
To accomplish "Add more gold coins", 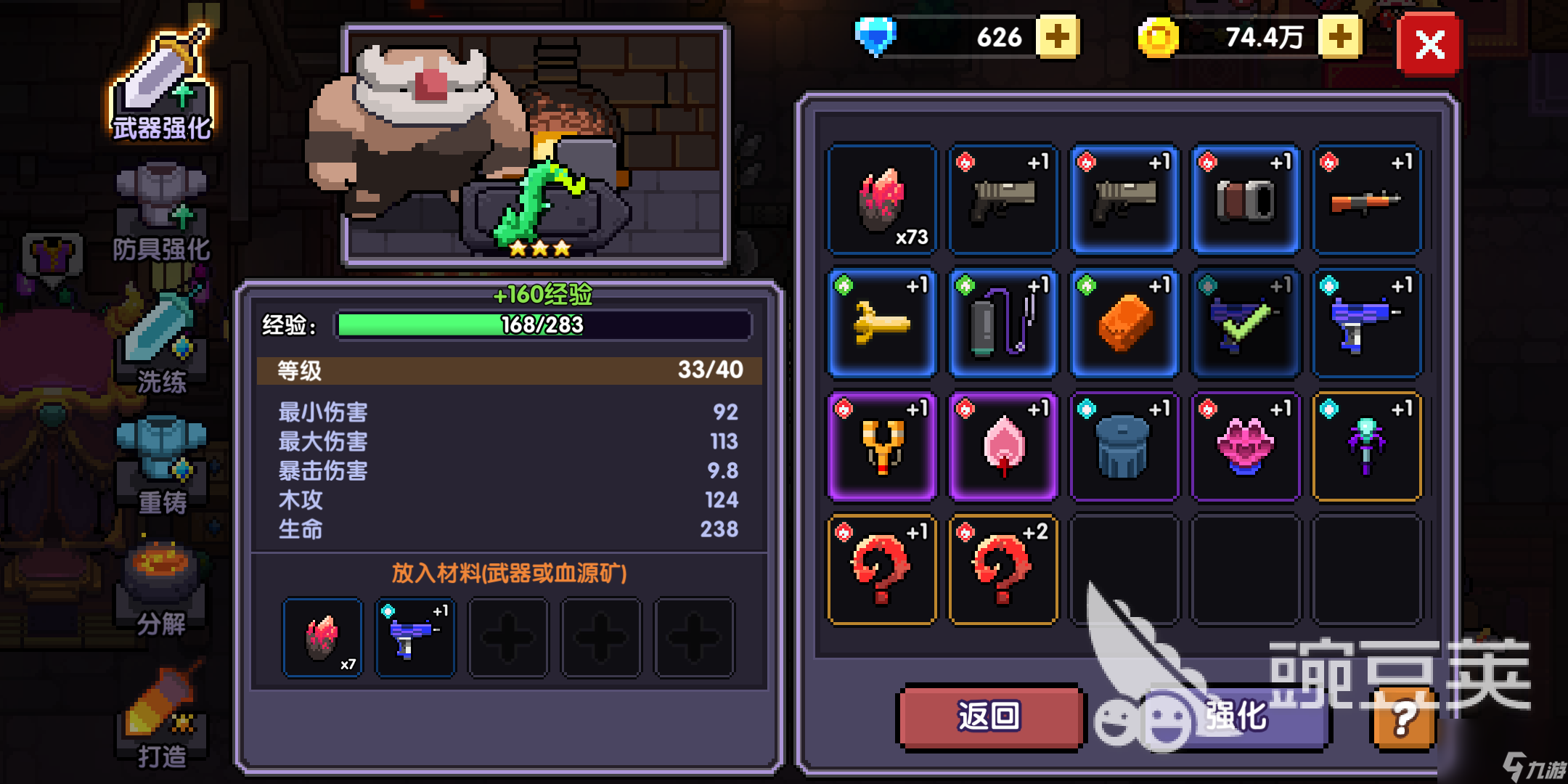I will click(x=1339, y=37).
